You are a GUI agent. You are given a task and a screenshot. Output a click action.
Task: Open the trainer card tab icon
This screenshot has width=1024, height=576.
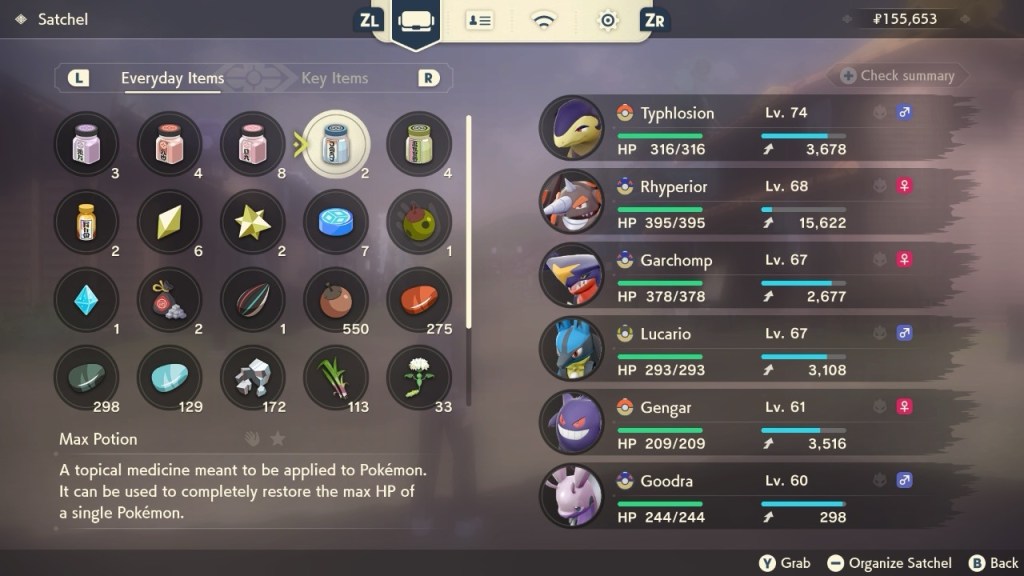[479, 20]
